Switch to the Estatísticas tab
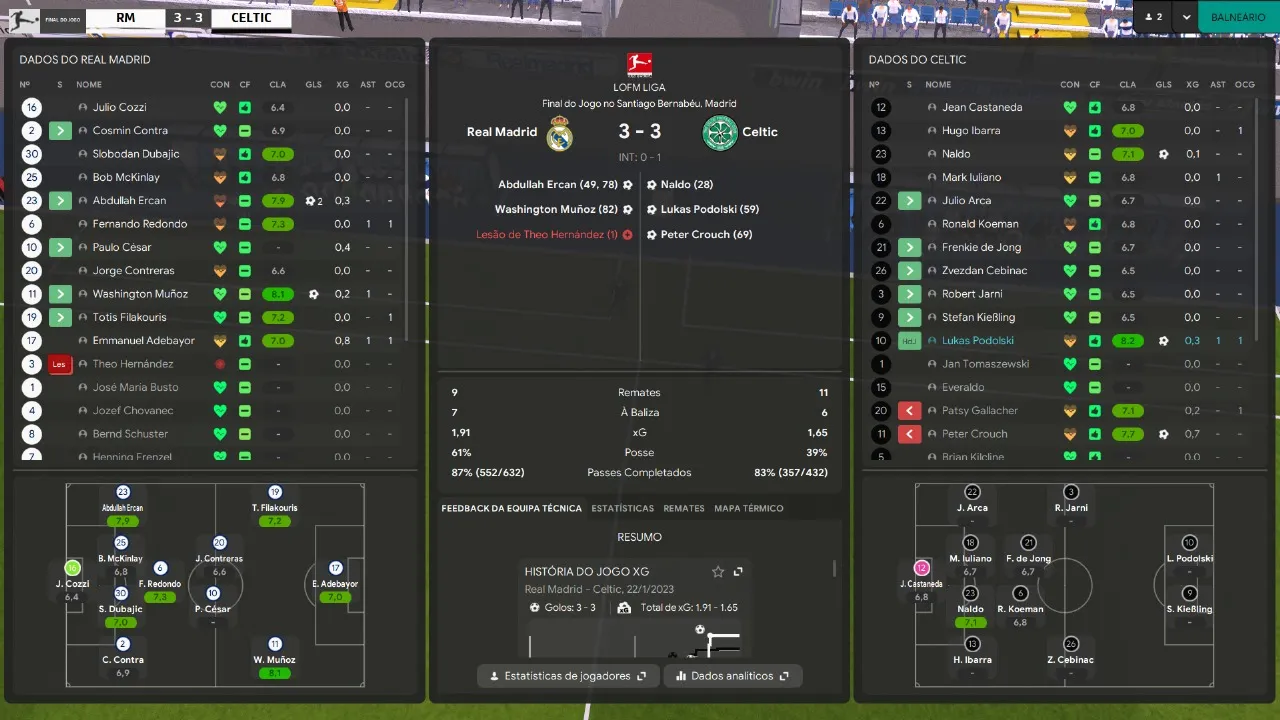Viewport: 1280px width, 720px height. point(622,508)
